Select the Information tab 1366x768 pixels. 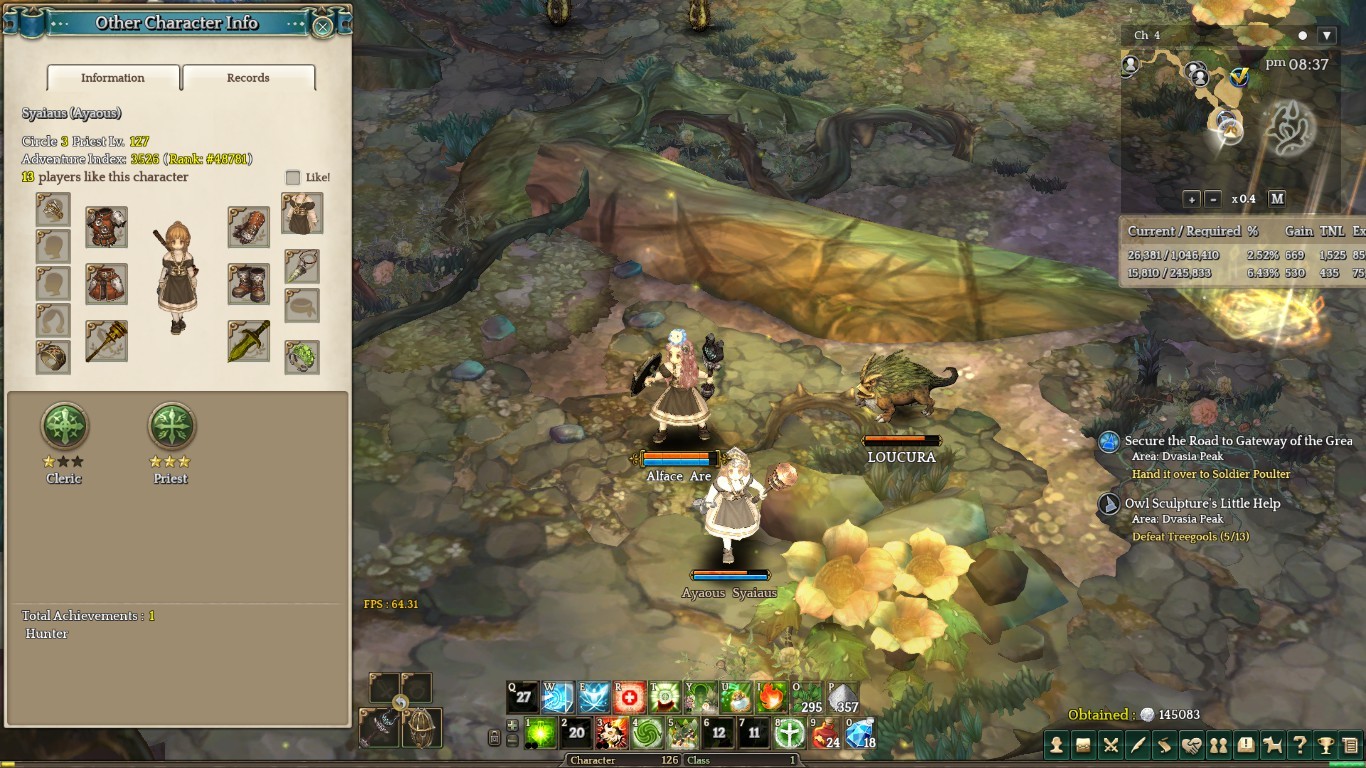click(113, 78)
